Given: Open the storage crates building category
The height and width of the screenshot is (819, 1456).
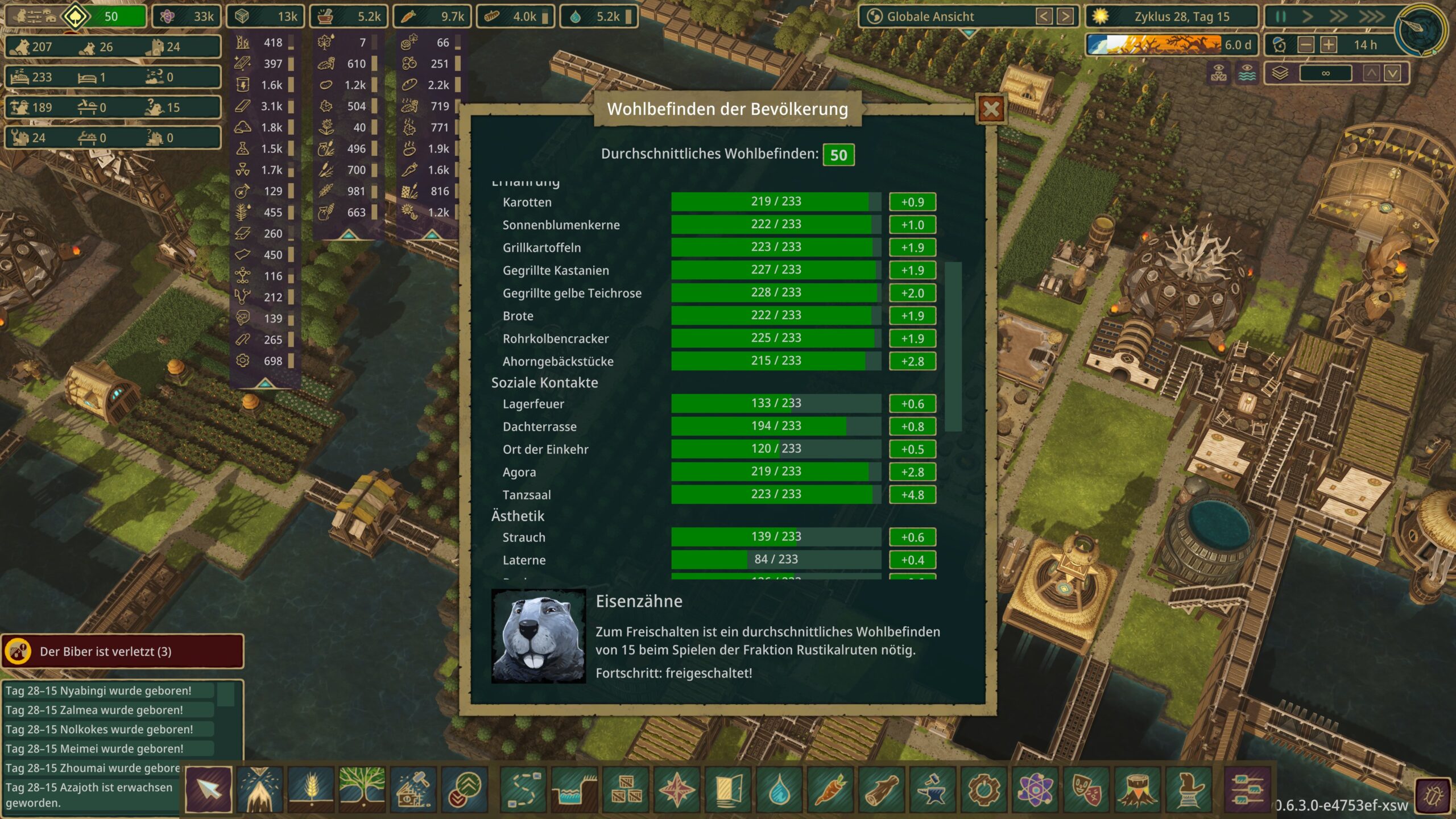Looking at the screenshot, I should tap(626, 789).
